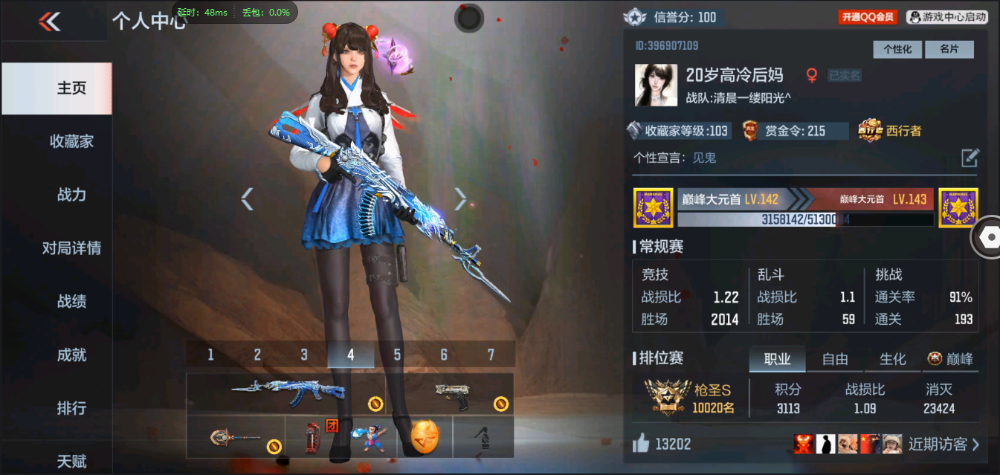Select loadout number 5
The height and width of the screenshot is (475, 1000).
tap(397, 354)
